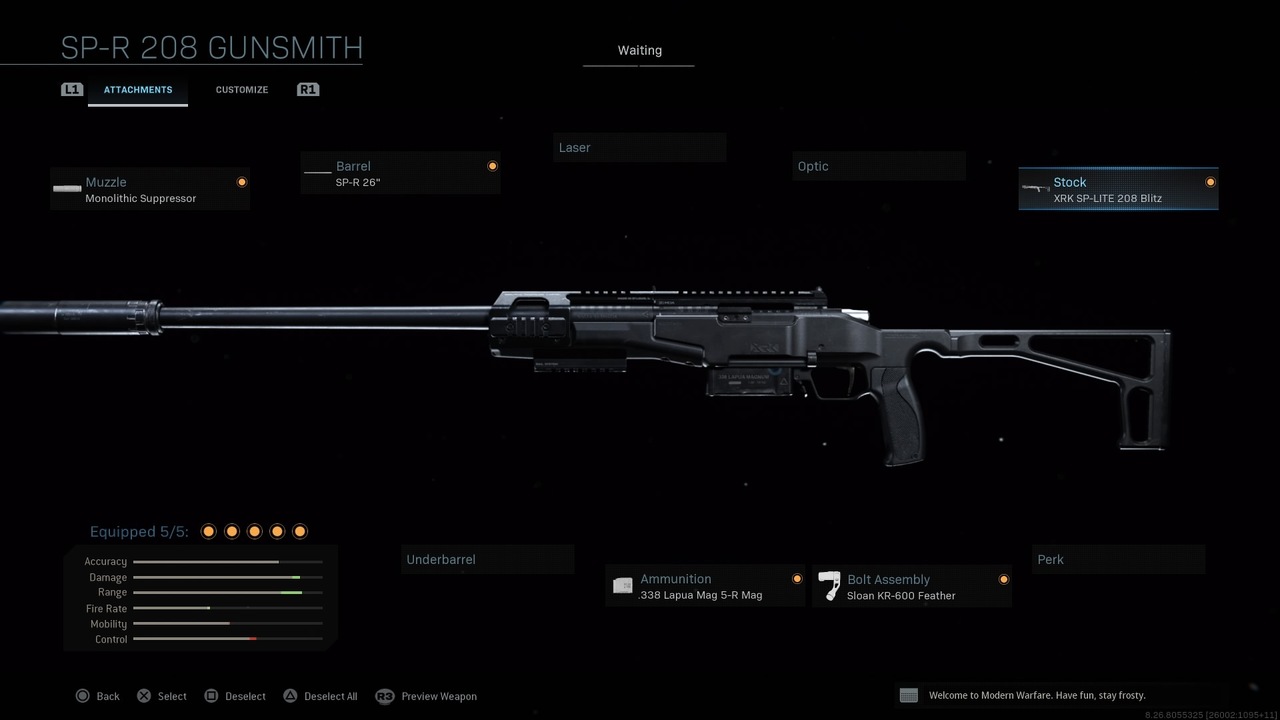Click Deselect All
1280x720 pixels.
[x=320, y=696]
